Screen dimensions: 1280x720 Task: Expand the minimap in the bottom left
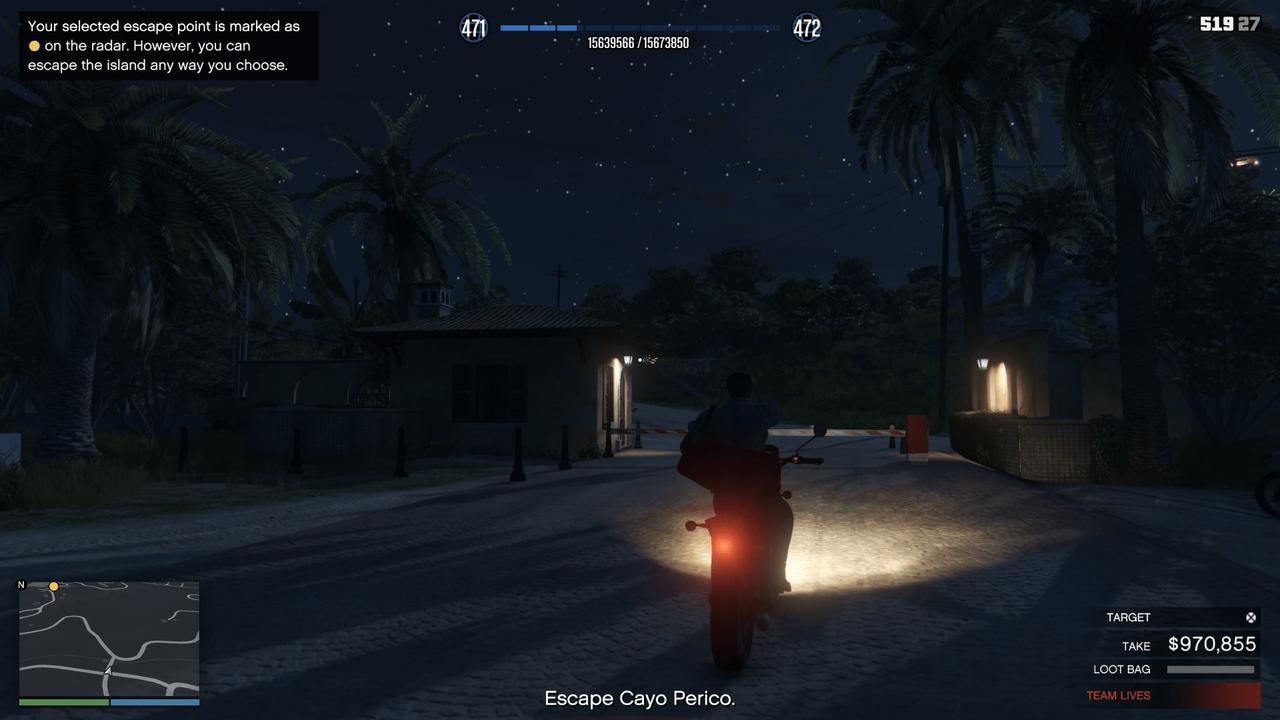click(107, 640)
